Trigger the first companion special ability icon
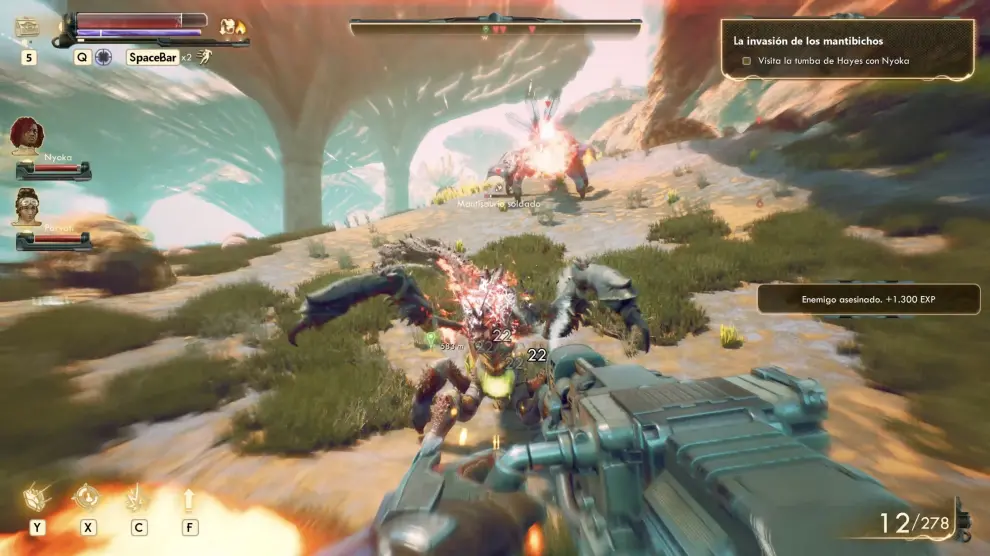This screenshot has width=990, height=556. (37, 497)
